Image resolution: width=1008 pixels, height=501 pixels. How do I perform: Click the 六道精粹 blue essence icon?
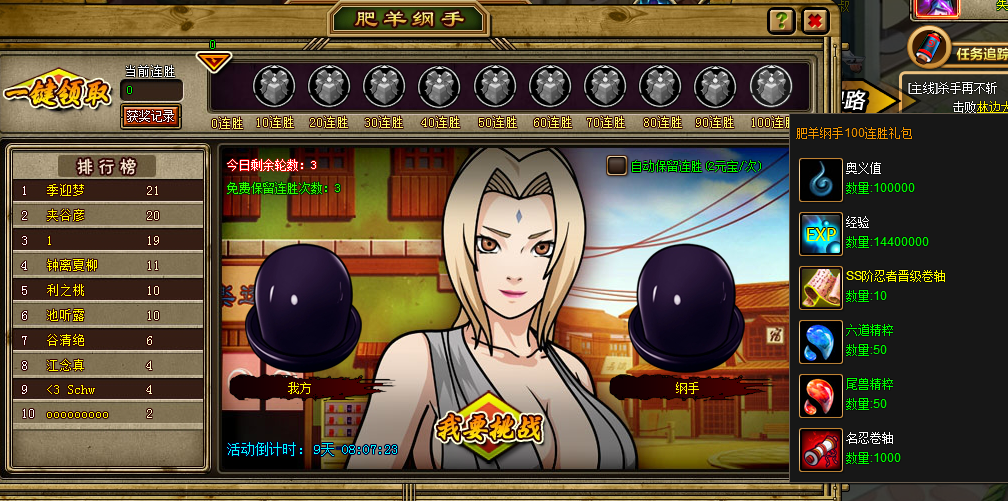point(821,341)
